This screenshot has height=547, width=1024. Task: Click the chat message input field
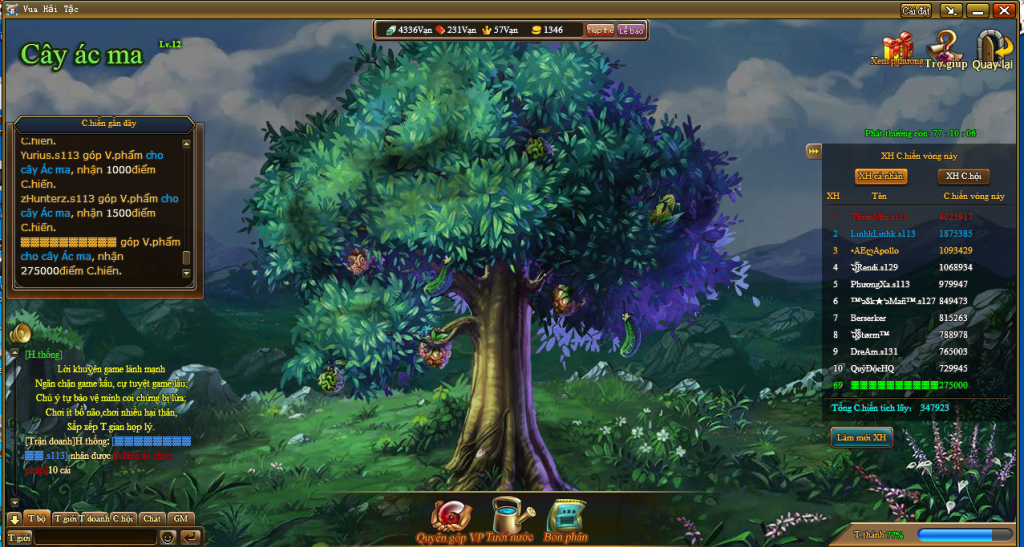point(95,537)
